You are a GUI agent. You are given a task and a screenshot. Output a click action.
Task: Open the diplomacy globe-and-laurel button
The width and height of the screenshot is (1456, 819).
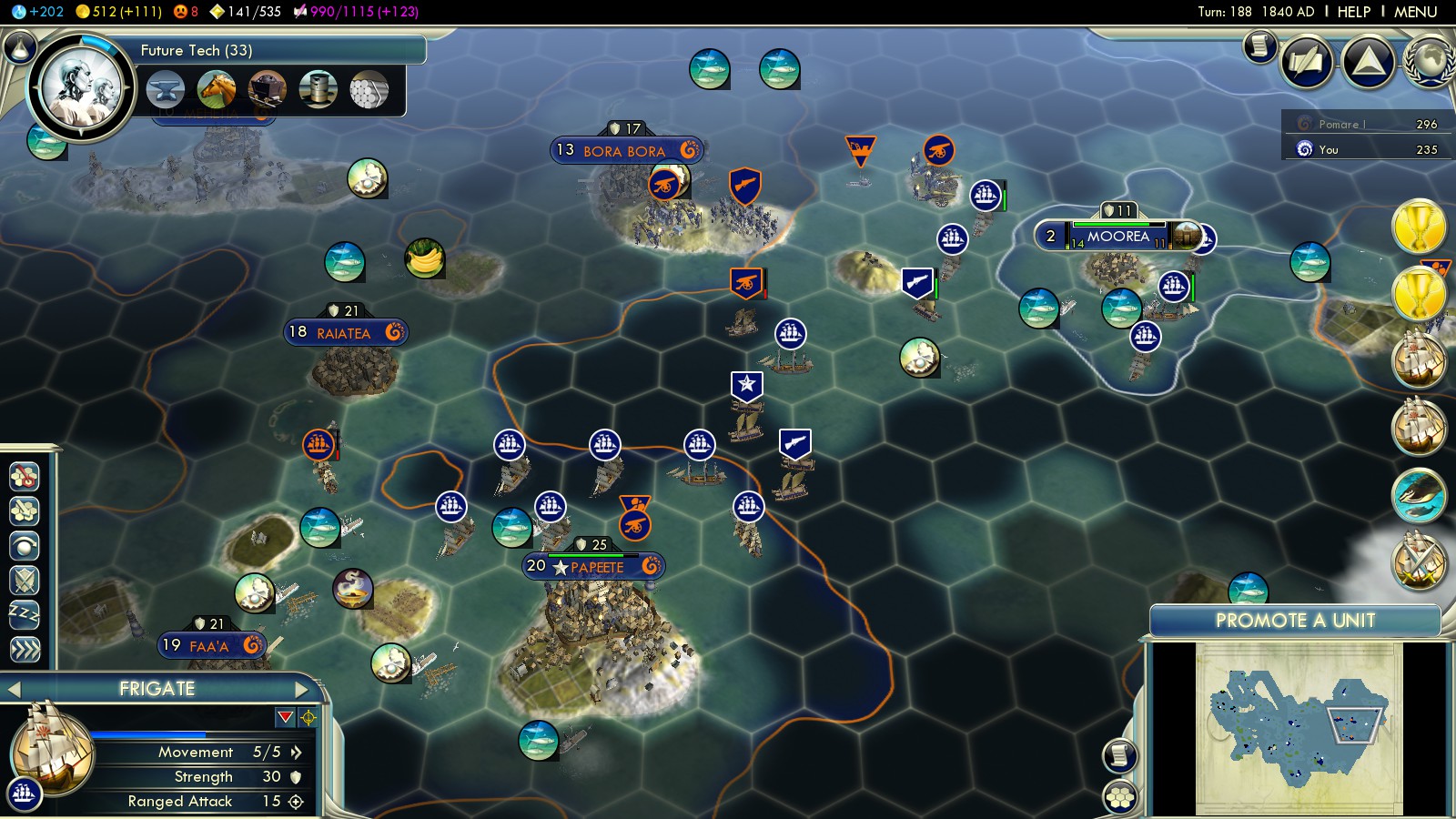(x=1429, y=62)
